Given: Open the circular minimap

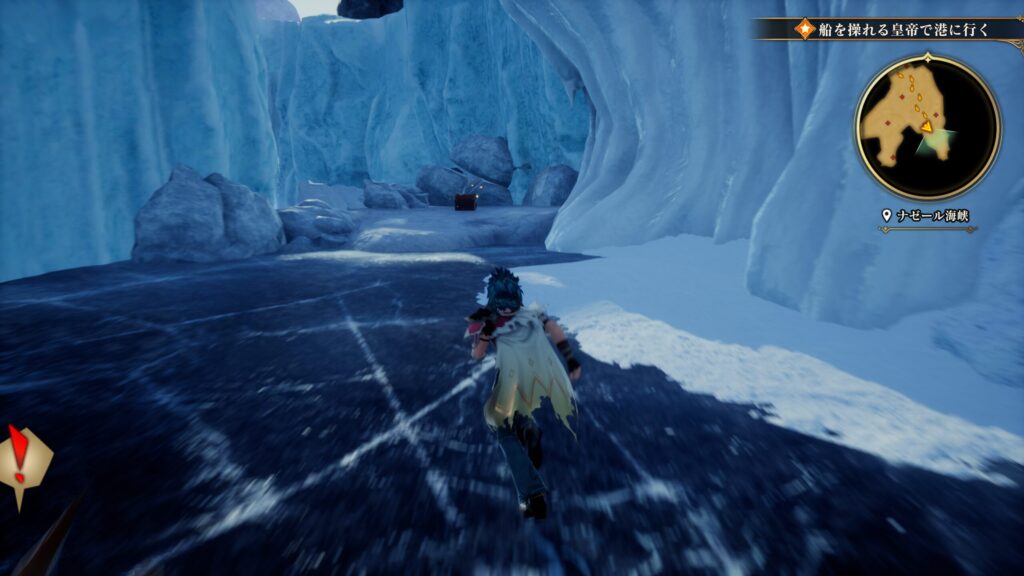Looking at the screenshot, I should [927, 127].
